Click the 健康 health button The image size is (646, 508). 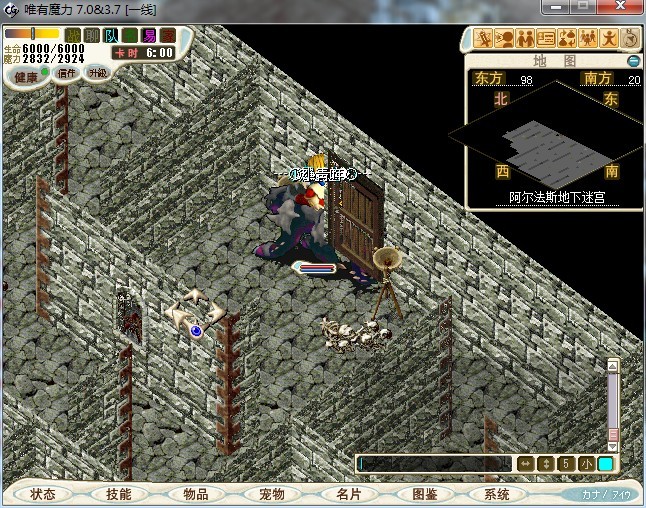click(x=26, y=76)
